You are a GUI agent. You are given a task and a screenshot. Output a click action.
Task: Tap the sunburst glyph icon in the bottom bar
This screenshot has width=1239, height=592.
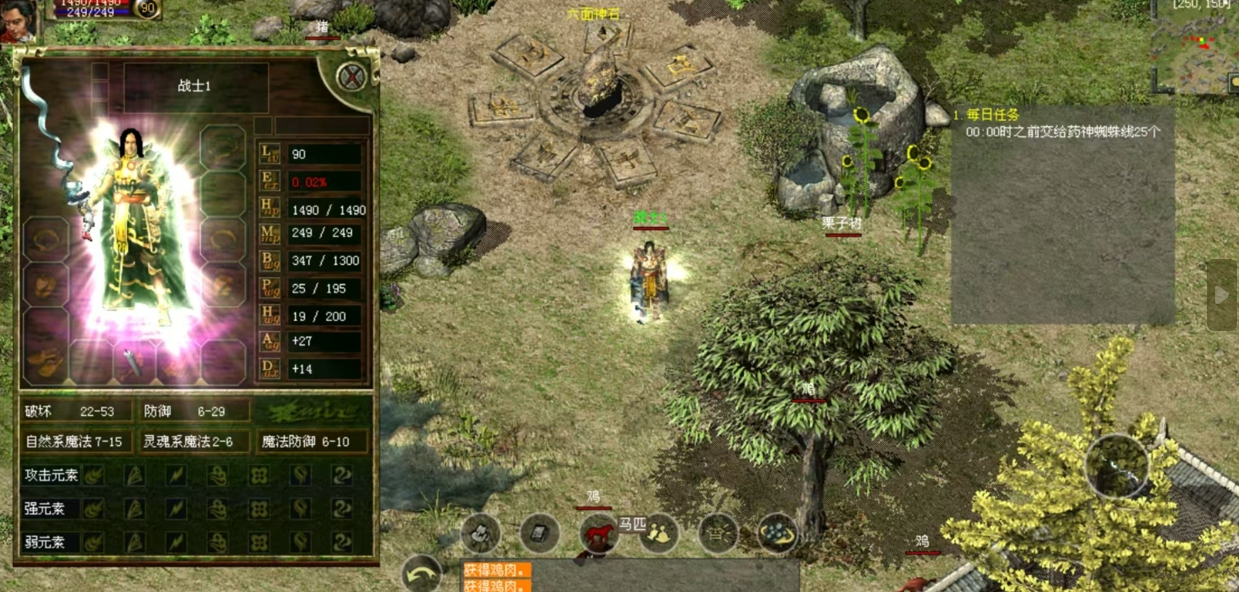718,534
